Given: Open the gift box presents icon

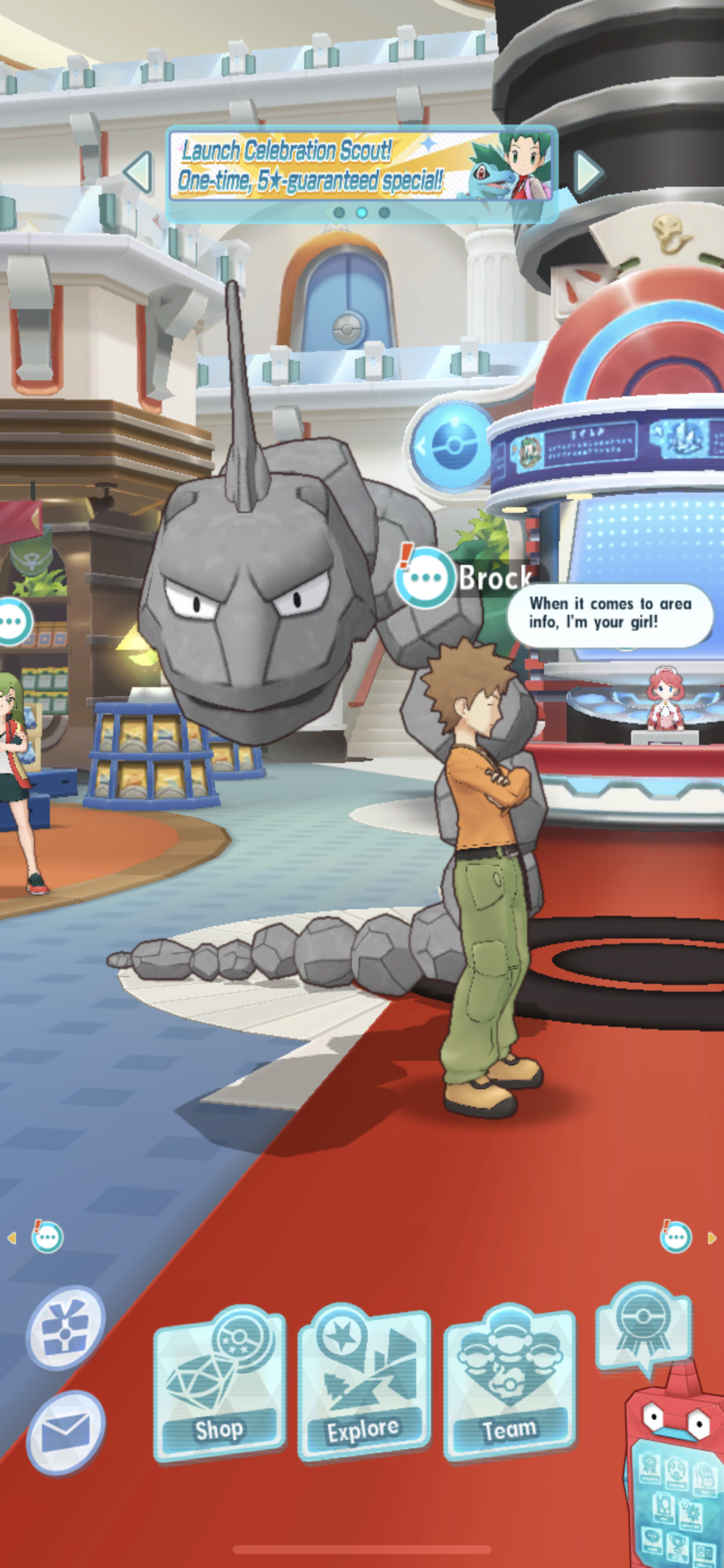Looking at the screenshot, I should pyautogui.click(x=65, y=1328).
